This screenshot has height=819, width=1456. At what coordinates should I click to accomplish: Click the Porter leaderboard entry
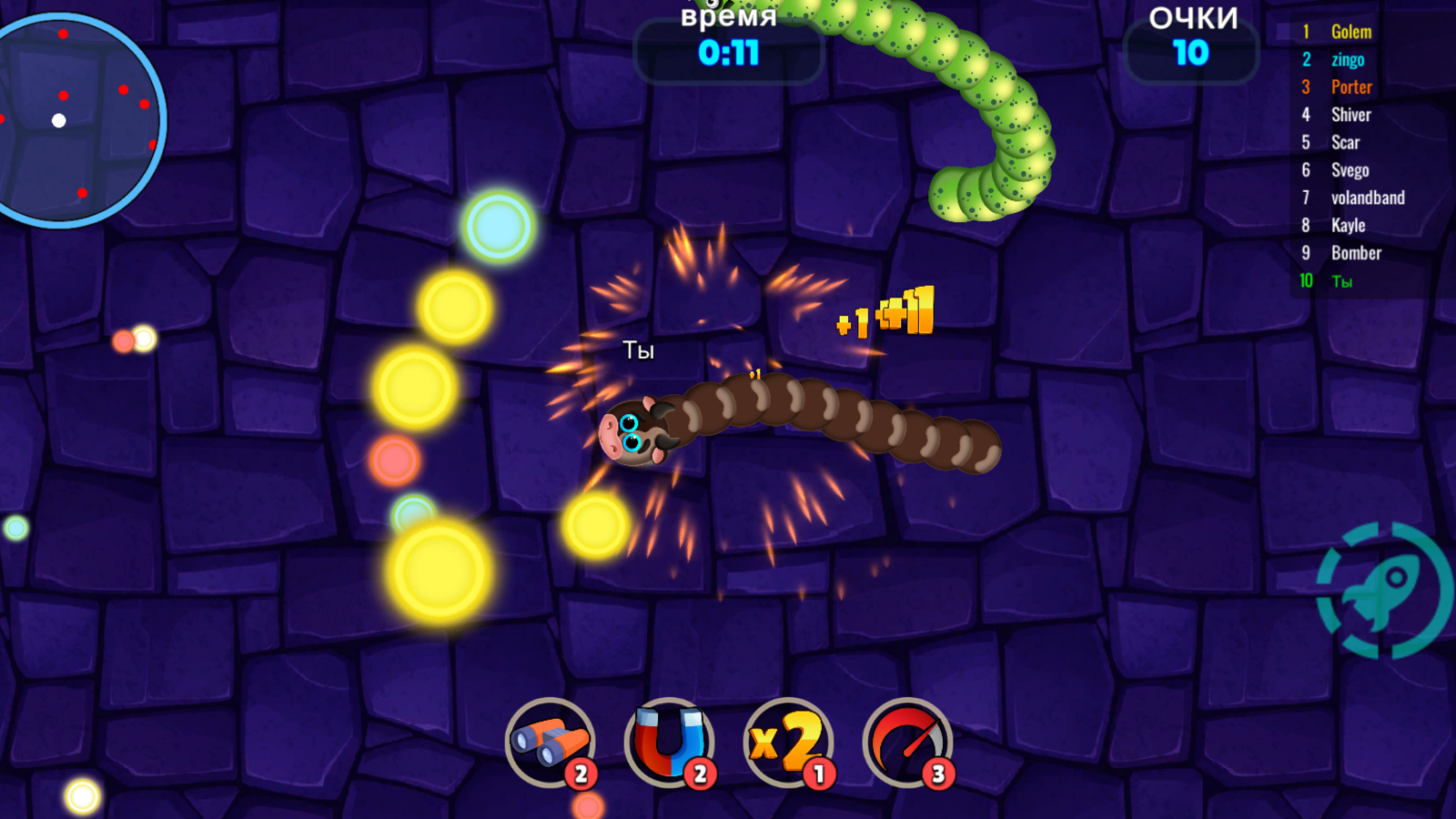tap(1350, 86)
